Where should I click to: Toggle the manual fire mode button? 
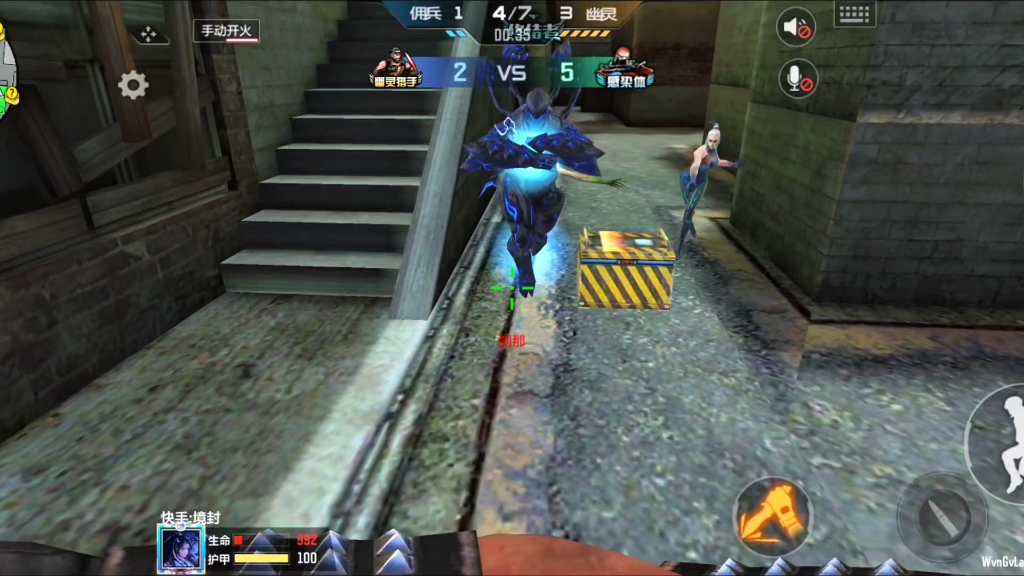227,31
